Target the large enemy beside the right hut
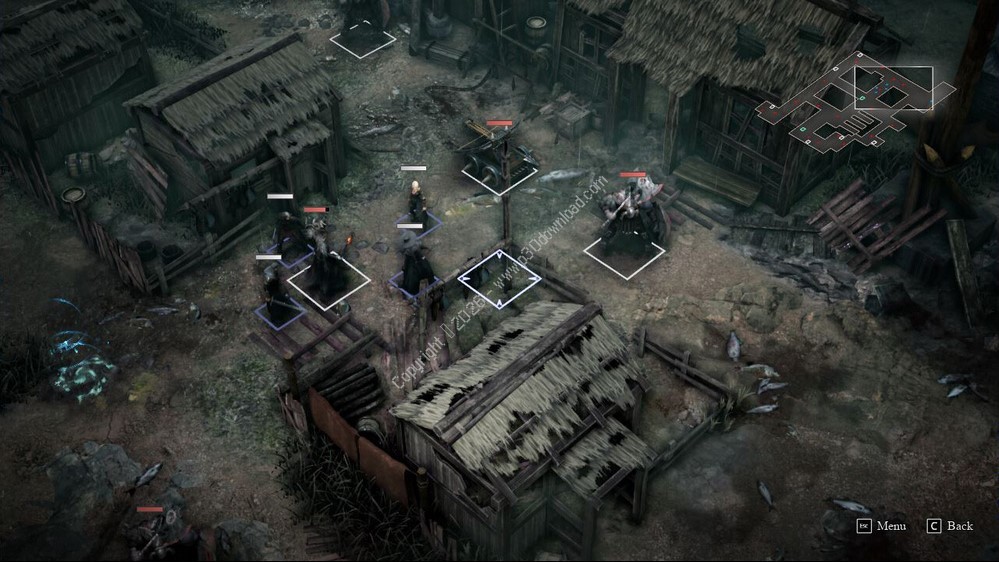The height and width of the screenshot is (562, 999). point(629,222)
